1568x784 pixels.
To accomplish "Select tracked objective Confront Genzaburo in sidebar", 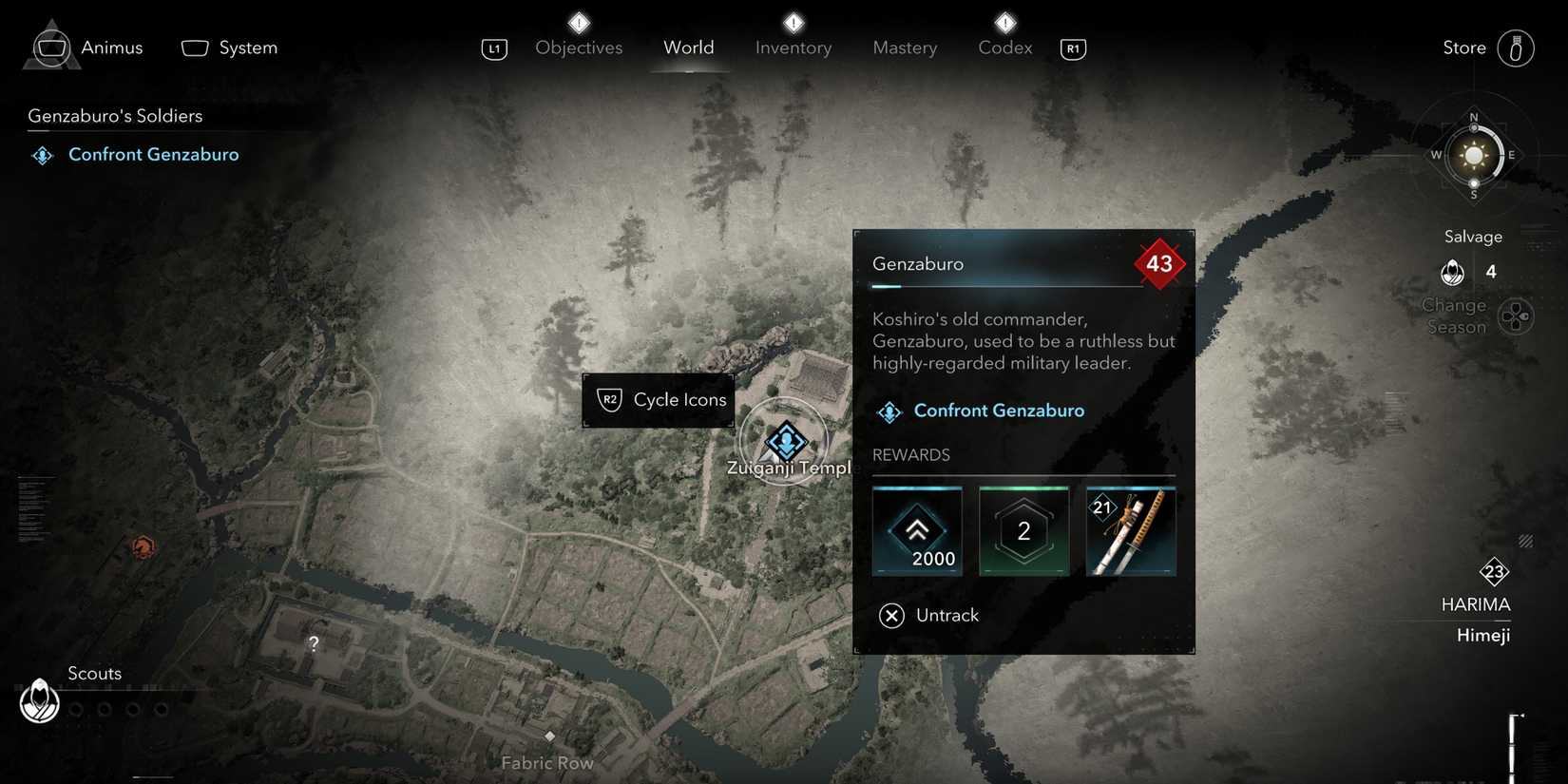I will click(x=153, y=155).
